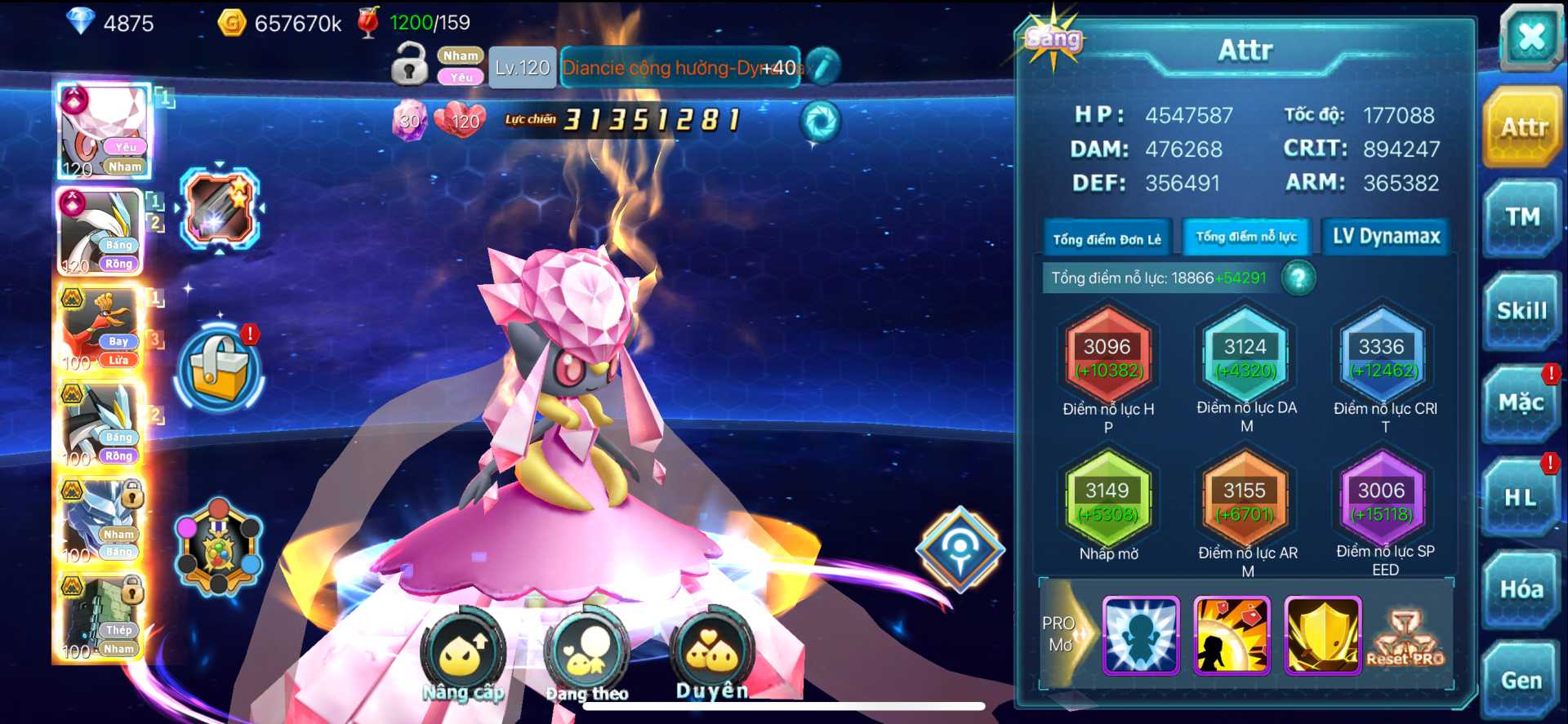Click the golden shield PRO skill icon
This screenshot has height=724, width=1568.
click(1322, 635)
